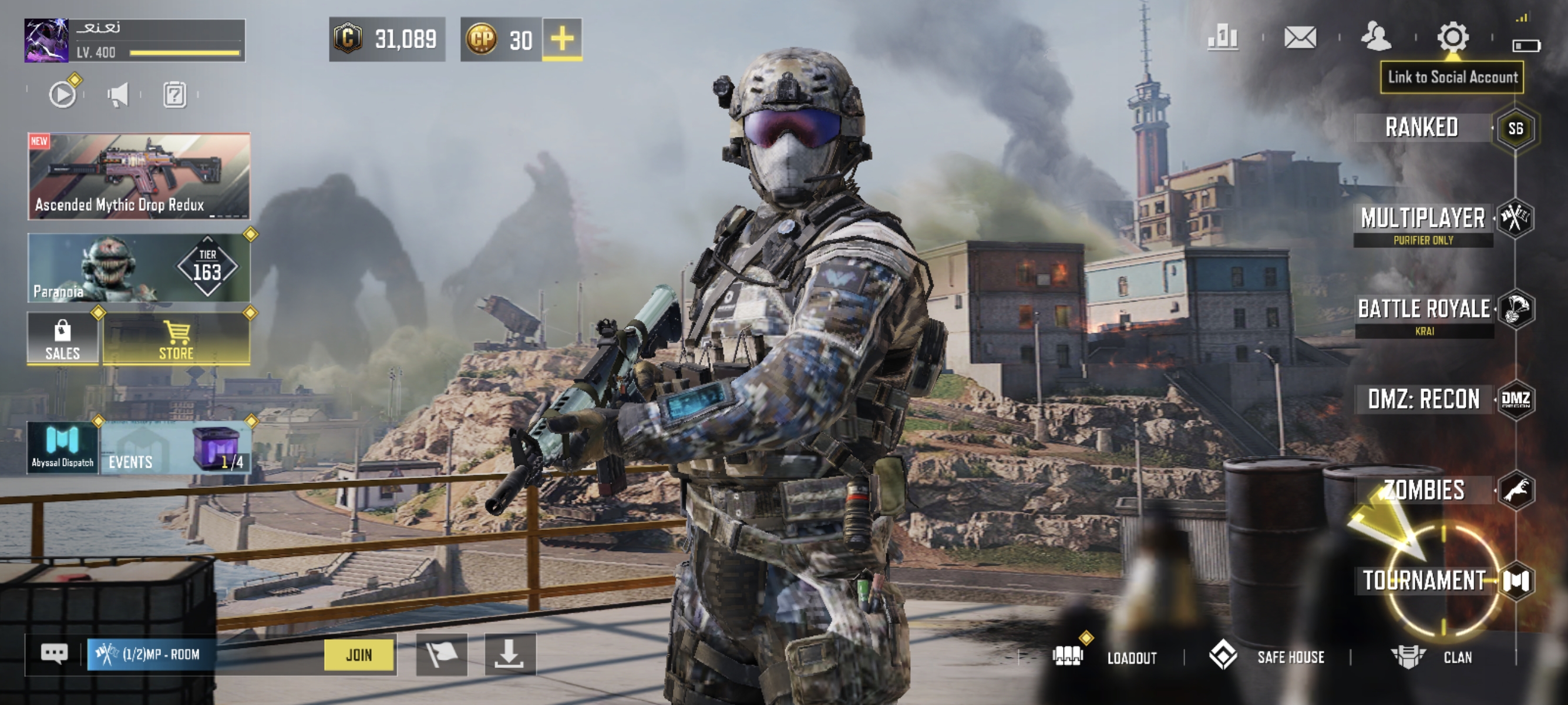
Task: Open the Store
Action: (x=177, y=339)
